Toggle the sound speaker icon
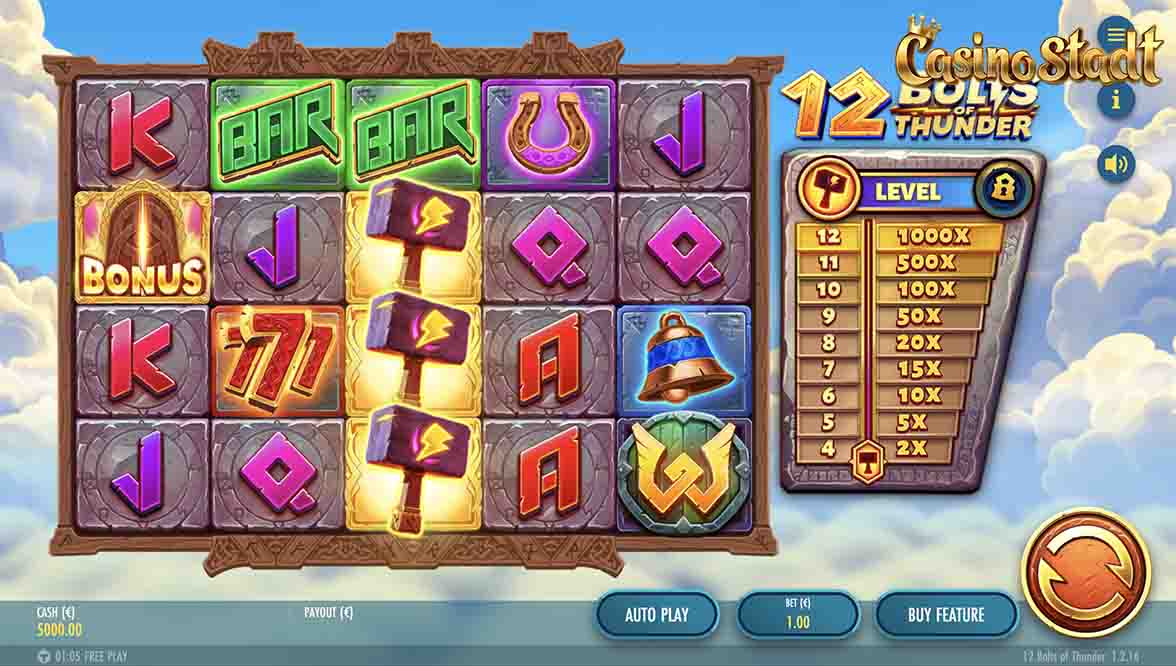Viewport: 1176px width, 666px height. [1116, 163]
